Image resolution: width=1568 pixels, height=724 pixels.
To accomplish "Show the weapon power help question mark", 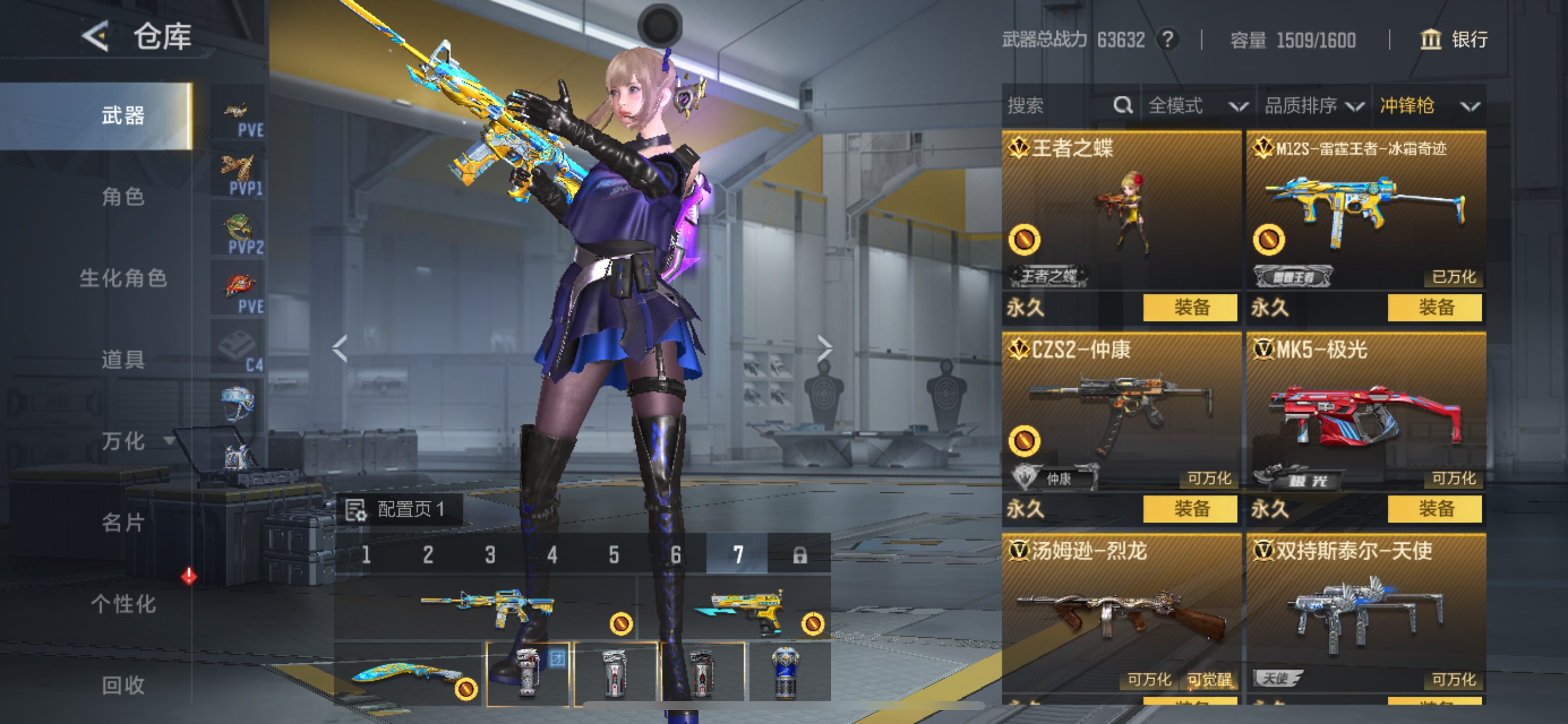I will pyautogui.click(x=1167, y=40).
